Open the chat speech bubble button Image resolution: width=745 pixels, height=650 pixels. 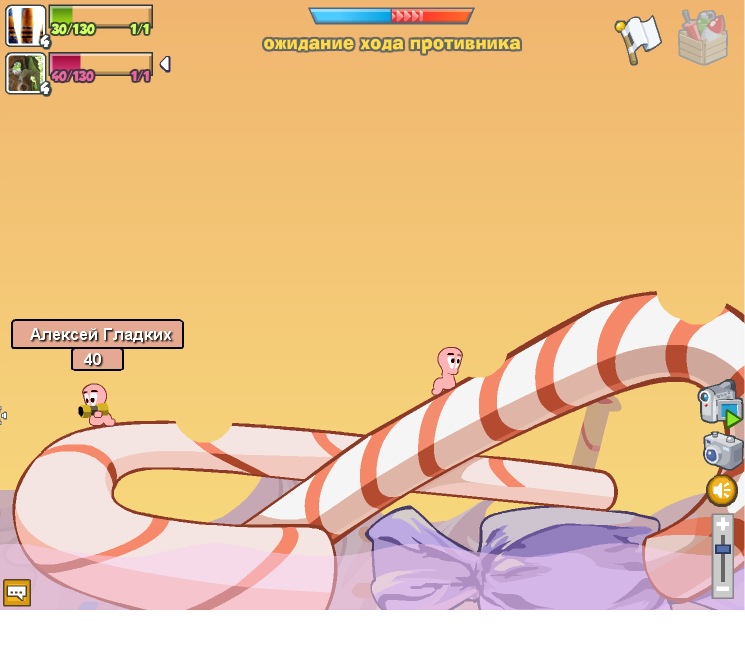tap(17, 592)
